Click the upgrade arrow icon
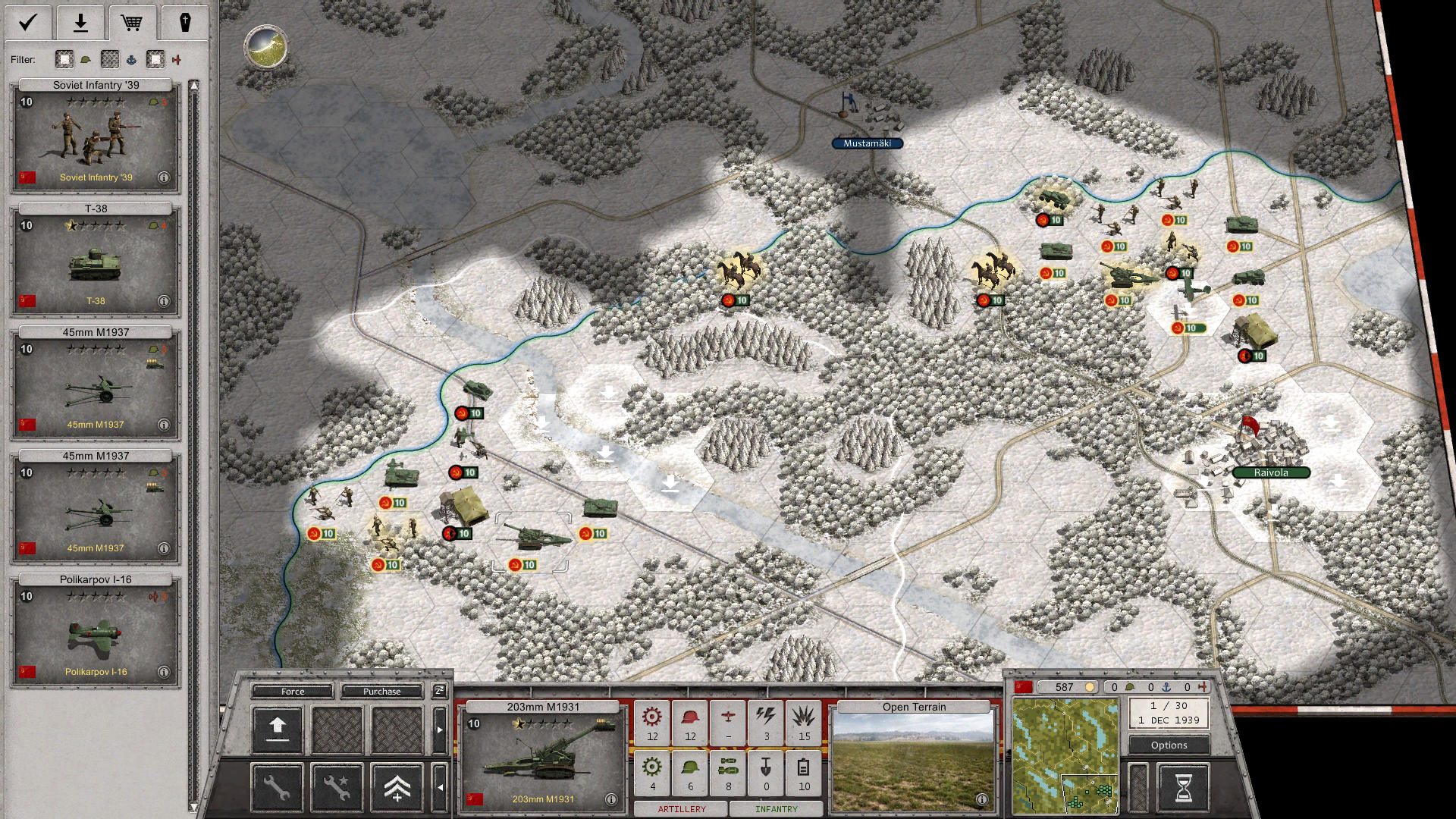Viewport: 1456px width, 819px height. pos(277,728)
